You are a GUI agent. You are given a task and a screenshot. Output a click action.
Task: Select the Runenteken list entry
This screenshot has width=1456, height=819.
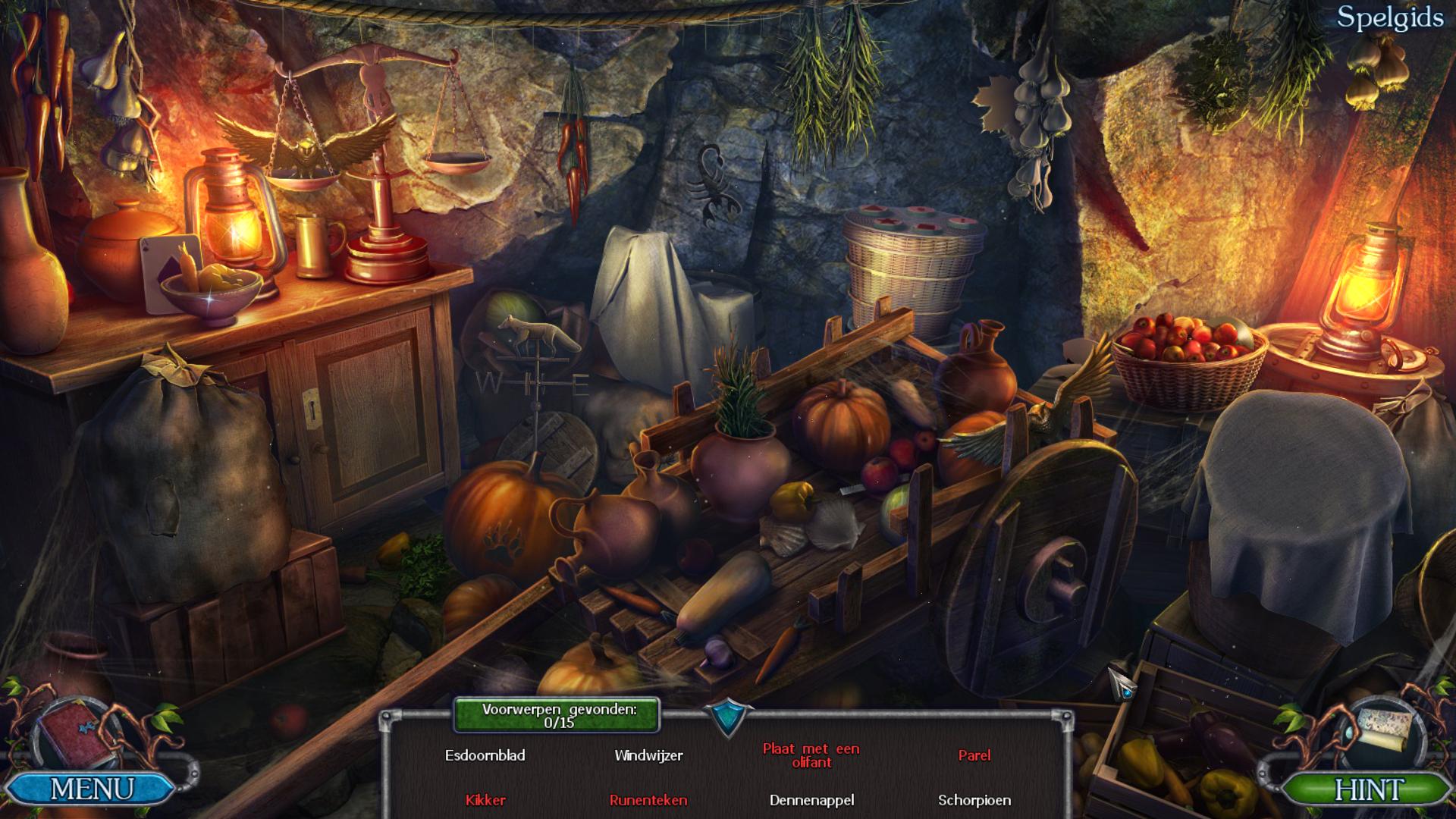point(648,800)
